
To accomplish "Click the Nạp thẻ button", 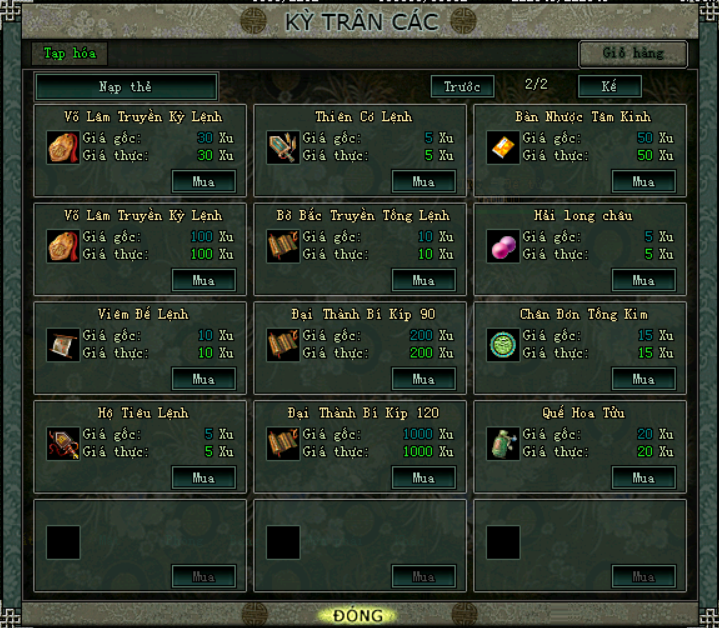I will click(x=126, y=87).
